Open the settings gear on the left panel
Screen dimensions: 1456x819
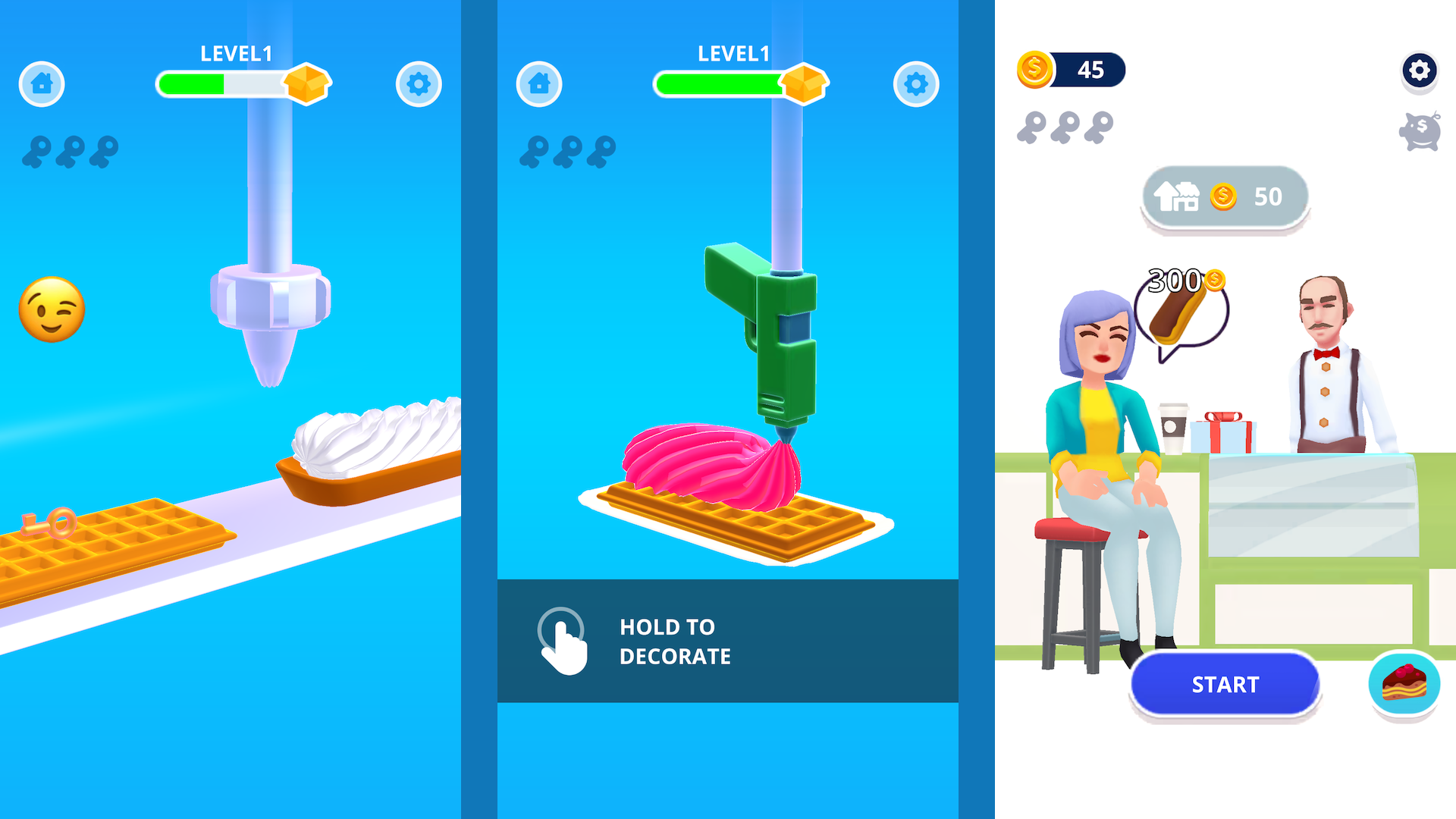pos(418,84)
